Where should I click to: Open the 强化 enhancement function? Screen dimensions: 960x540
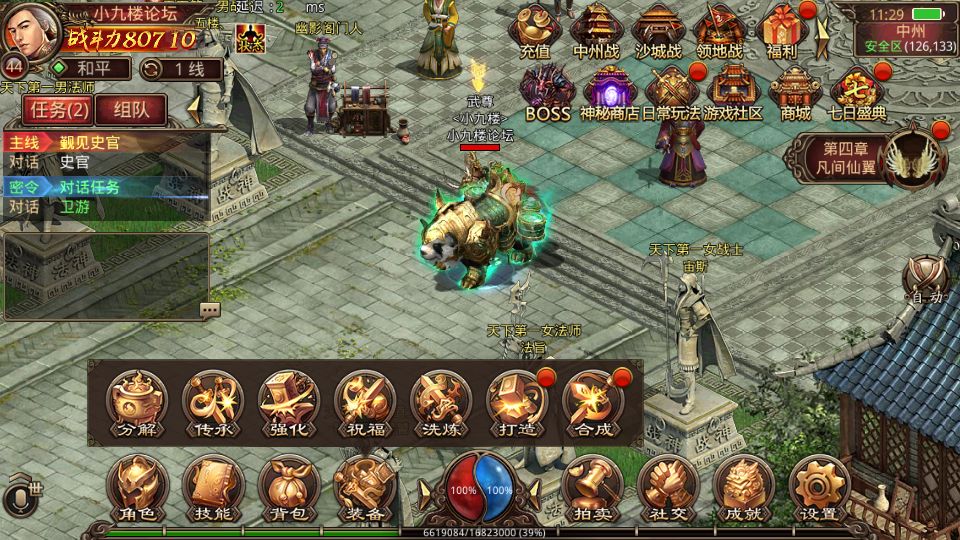pyautogui.click(x=289, y=403)
